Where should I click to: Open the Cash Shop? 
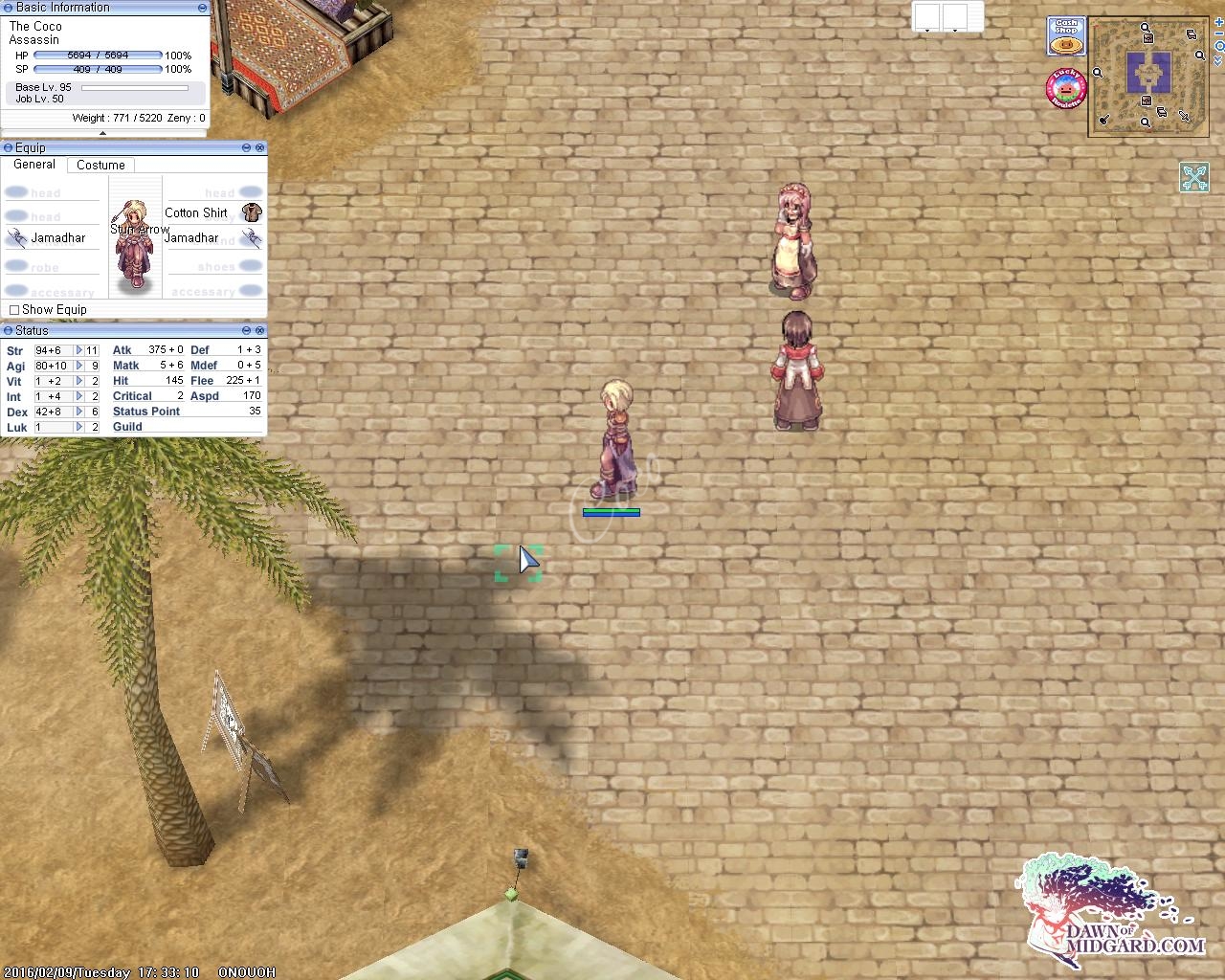tap(1065, 36)
